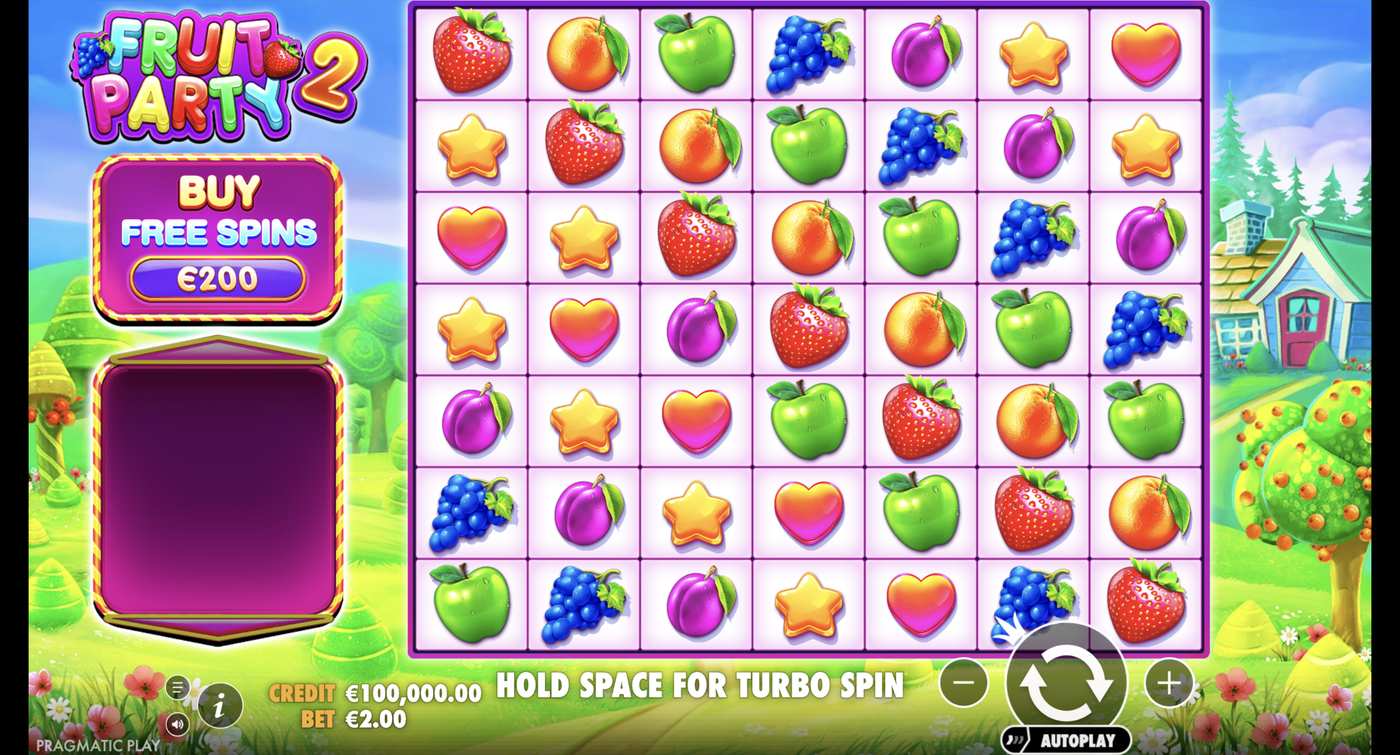
Task: Select the strawberry symbol in the top-left cell
Action: click(470, 50)
